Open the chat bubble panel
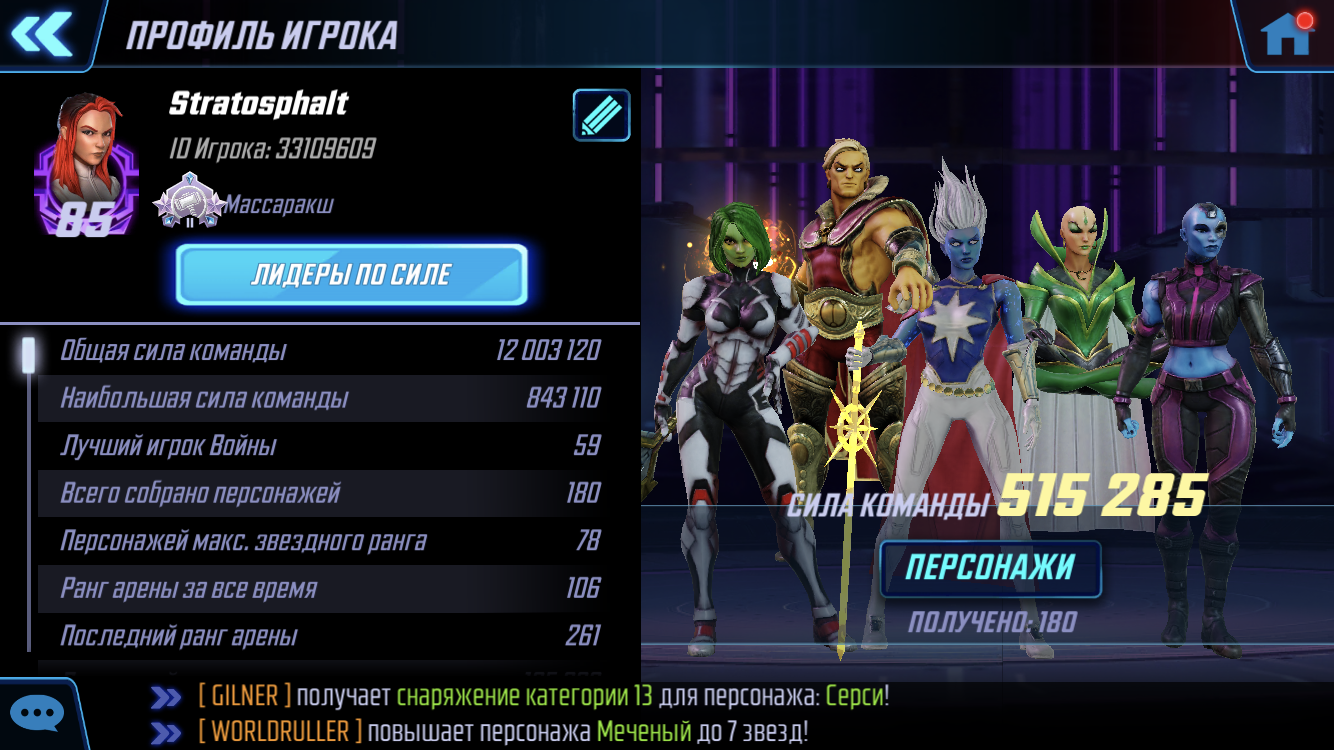The width and height of the screenshot is (1334, 750). point(37,714)
